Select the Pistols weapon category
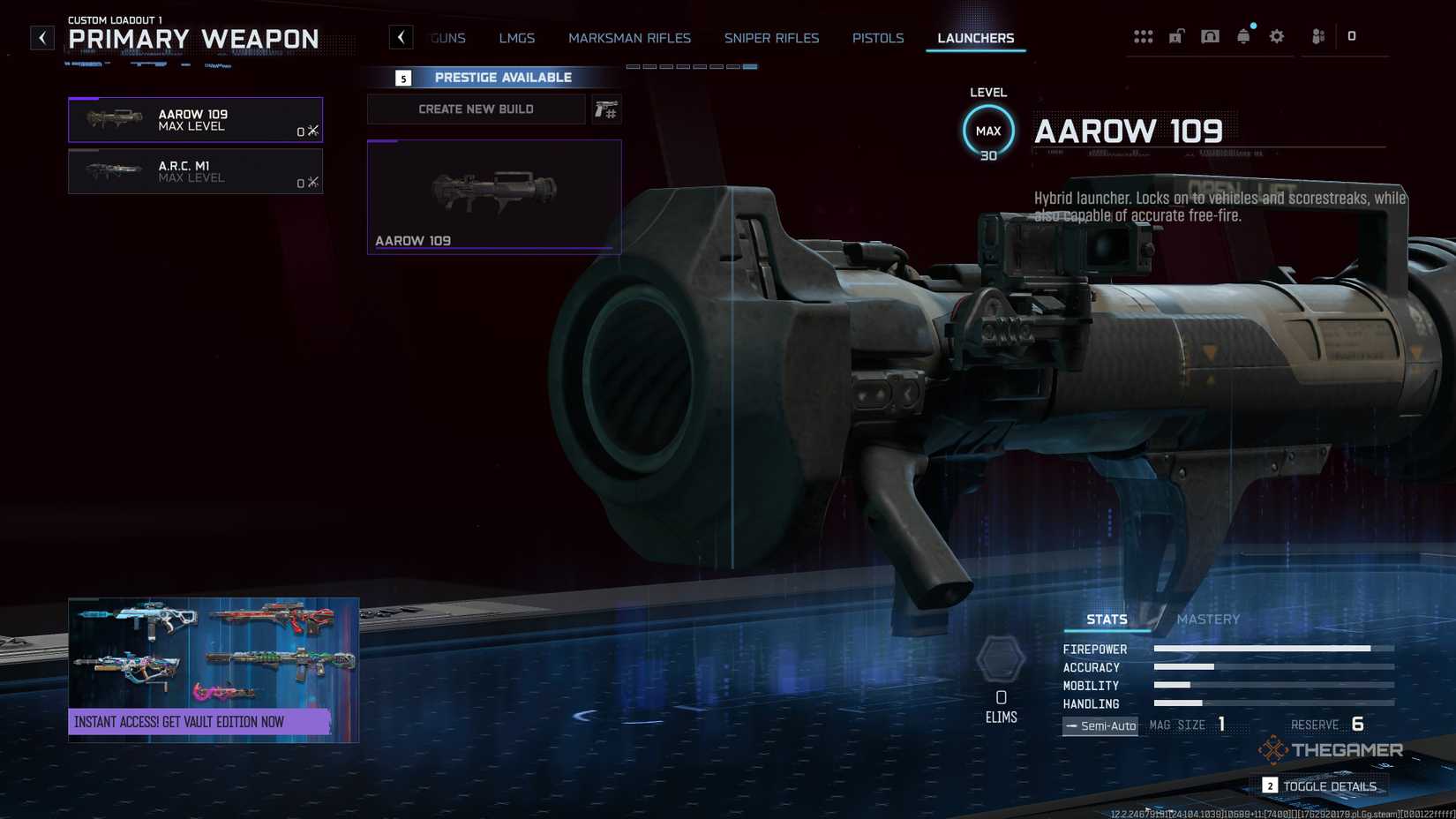Image resolution: width=1456 pixels, height=819 pixels. 877,38
